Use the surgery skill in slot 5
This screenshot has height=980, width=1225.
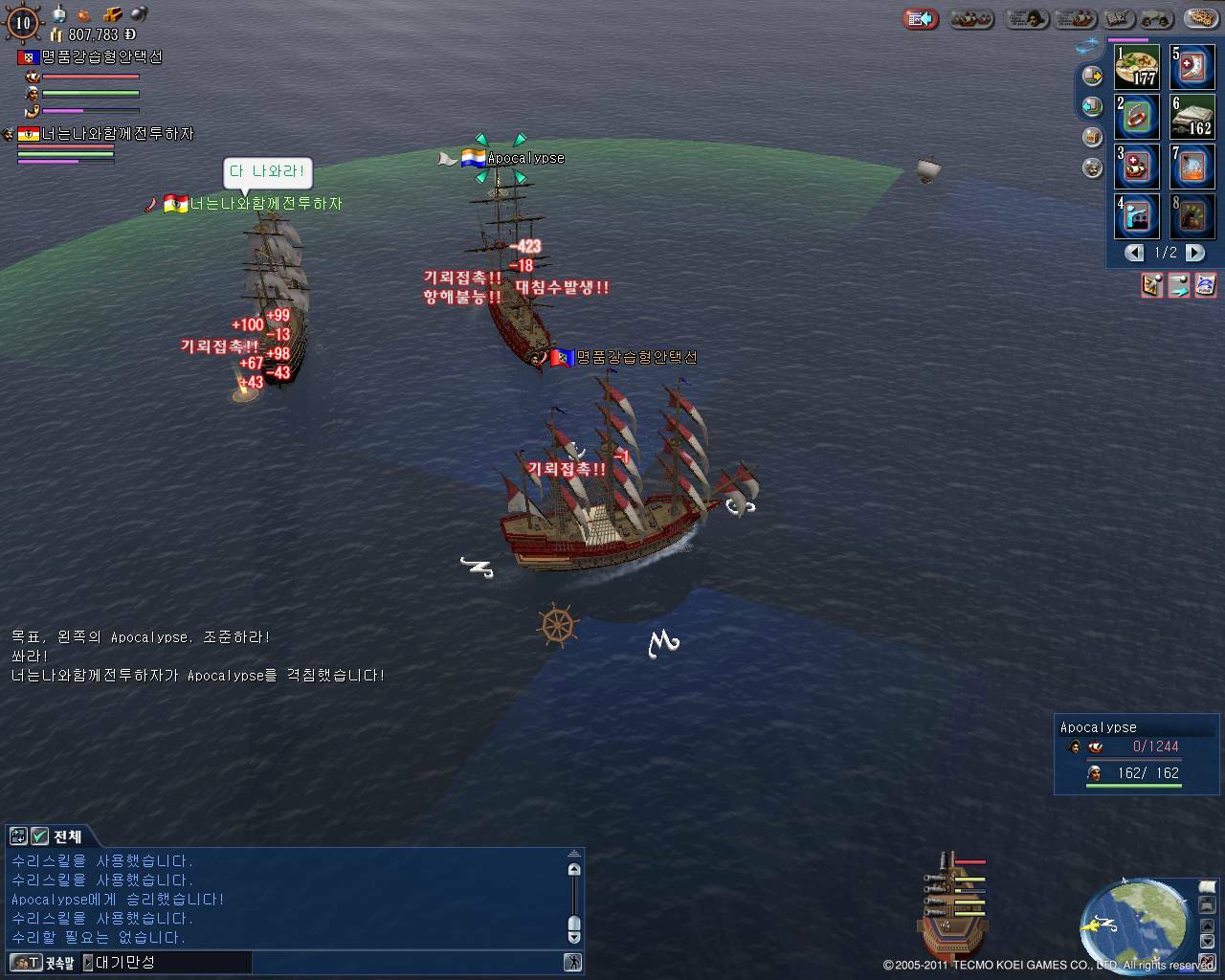(x=1192, y=67)
